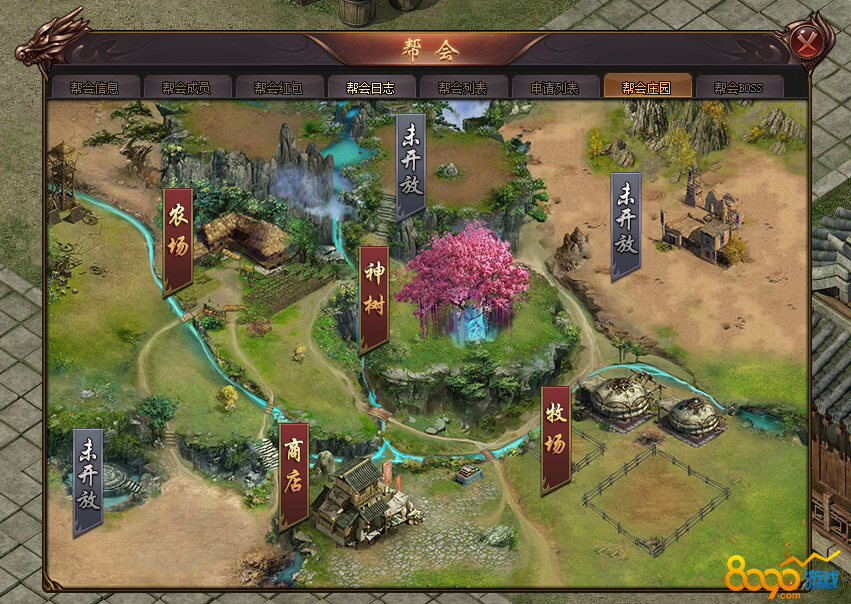Image resolution: width=851 pixels, height=604 pixels.
Task: Select the 帮会庄园 tab
Action: click(645, 87)
